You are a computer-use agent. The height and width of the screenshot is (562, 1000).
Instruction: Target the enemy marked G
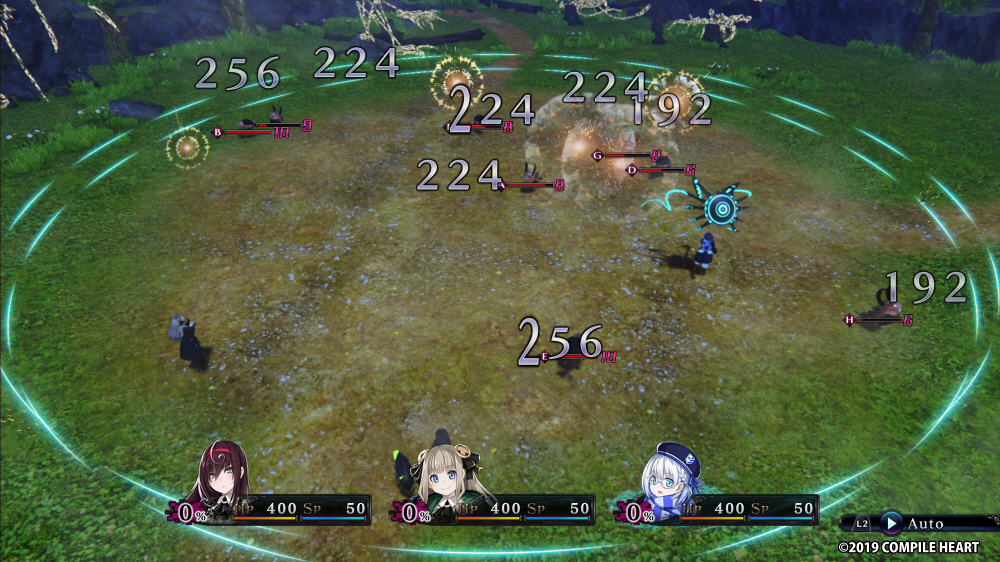tap(598, 155)
